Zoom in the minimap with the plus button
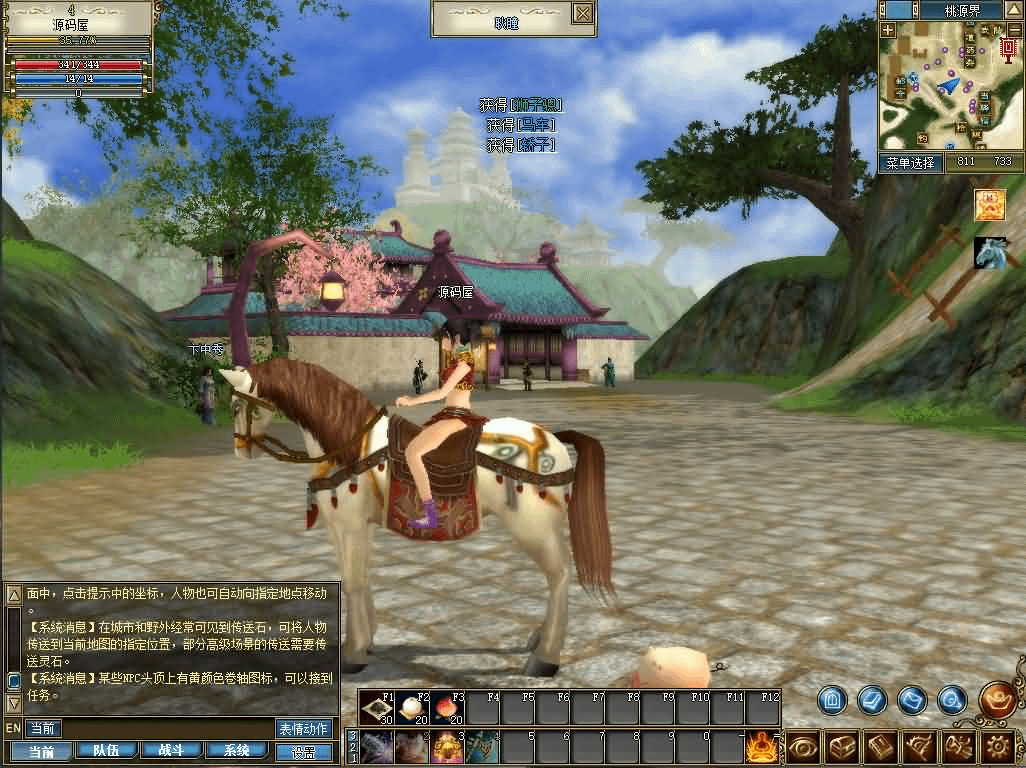 click(x=888, y=30)
